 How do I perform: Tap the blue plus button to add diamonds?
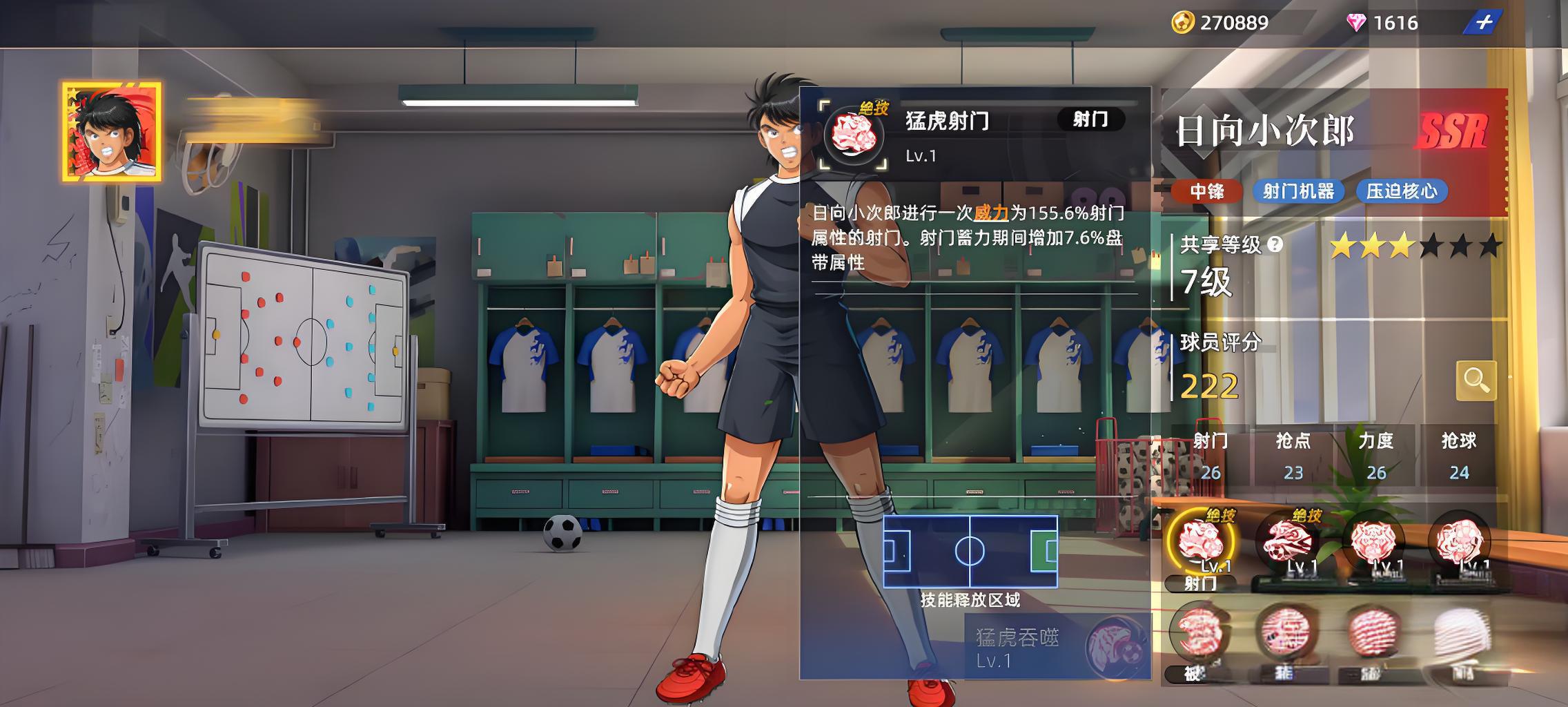1483,23
